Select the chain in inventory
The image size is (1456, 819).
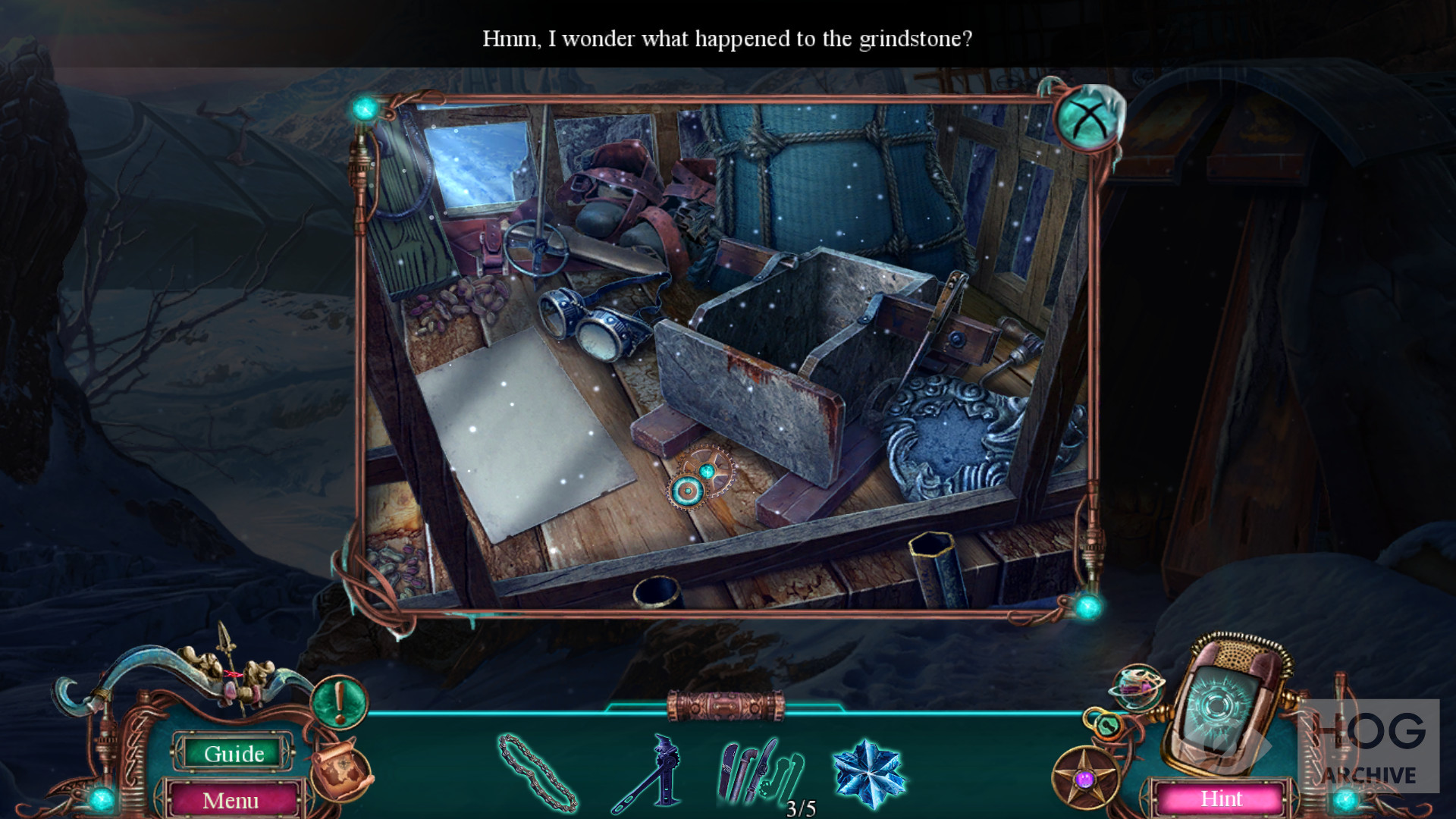point(537,772)
